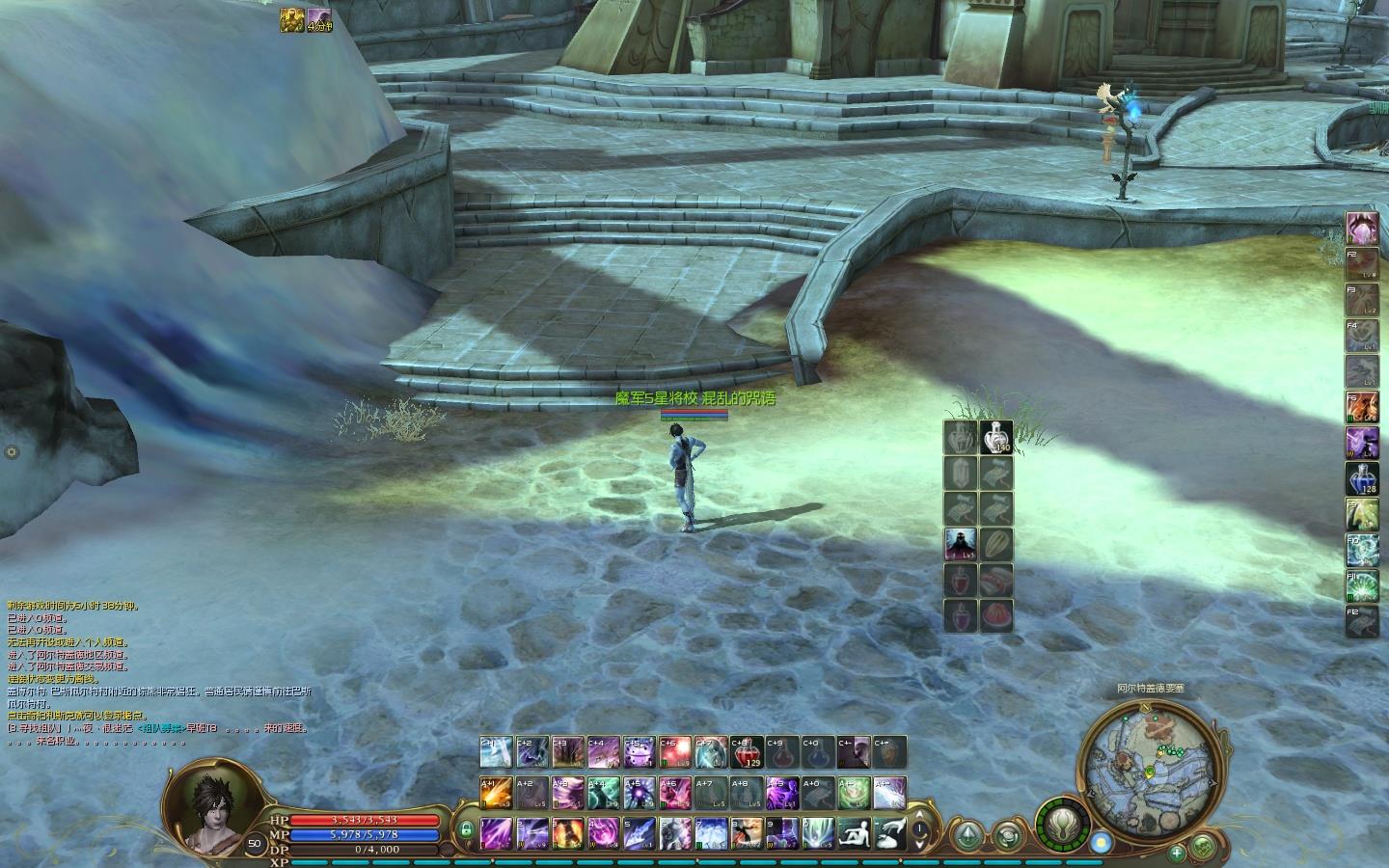Activate the purple orb skill in slot A+5

tap(638, 792)
